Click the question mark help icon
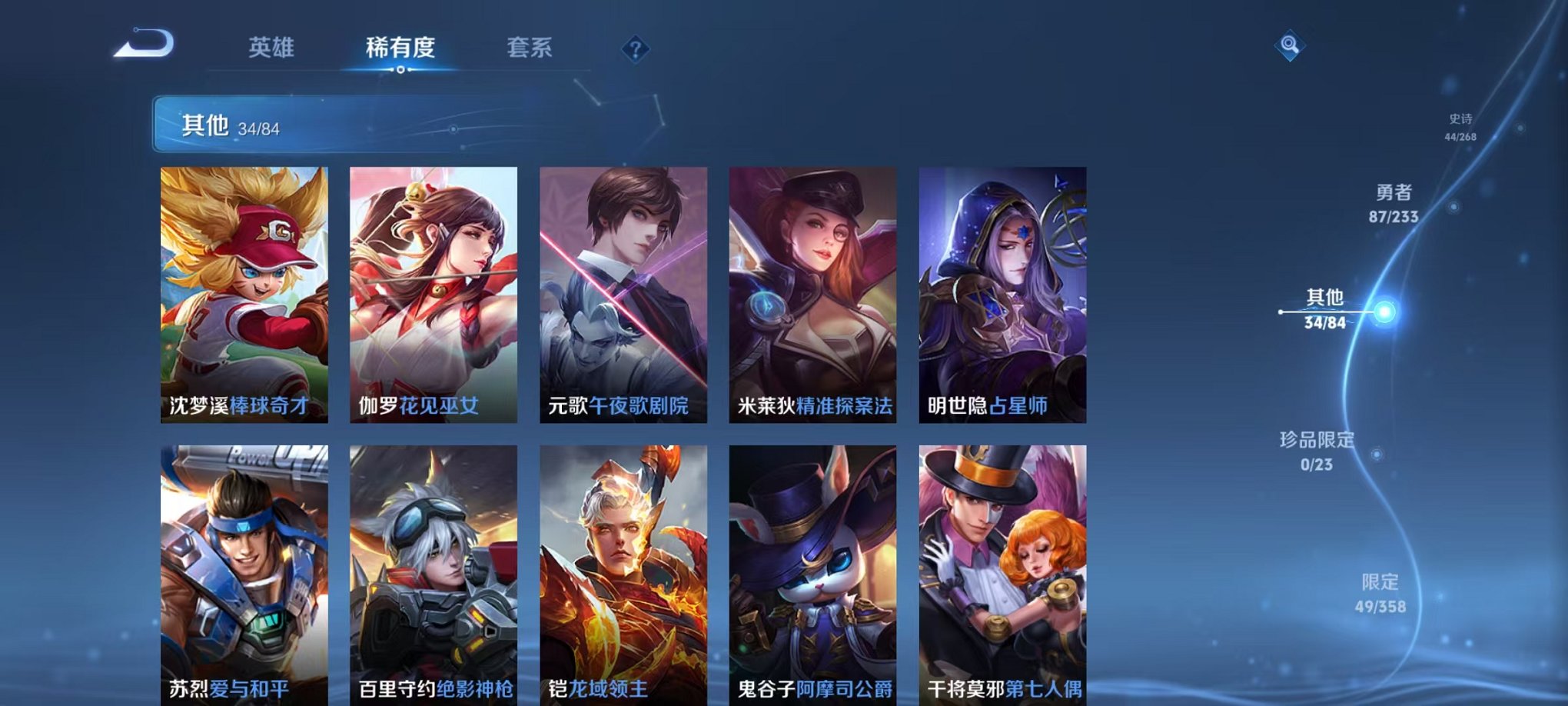 click(634, 50)
